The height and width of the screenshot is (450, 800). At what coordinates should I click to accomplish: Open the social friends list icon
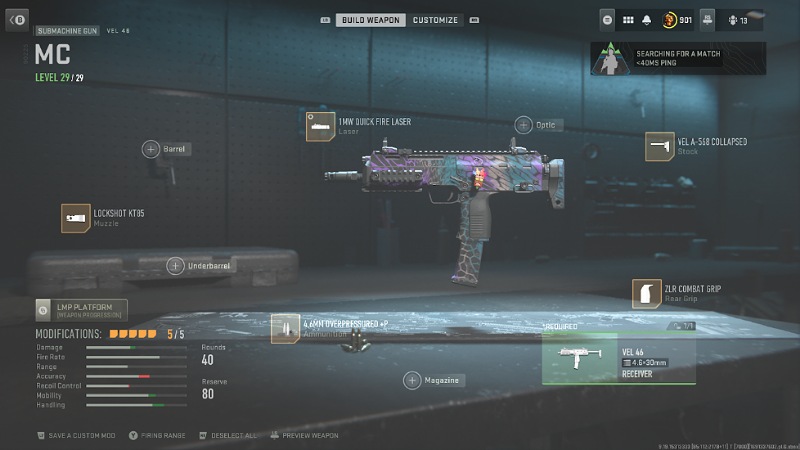coord(735,19)
